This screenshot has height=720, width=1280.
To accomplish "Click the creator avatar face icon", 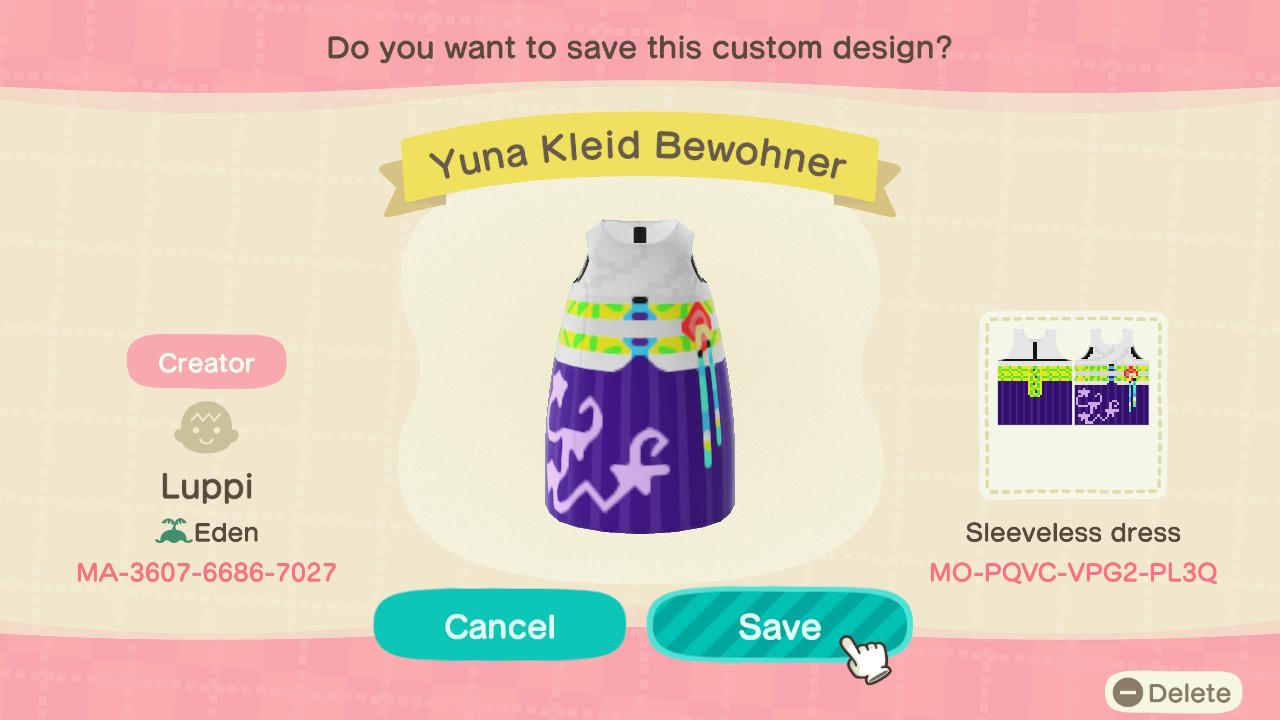I will click(x=206, y=427).
